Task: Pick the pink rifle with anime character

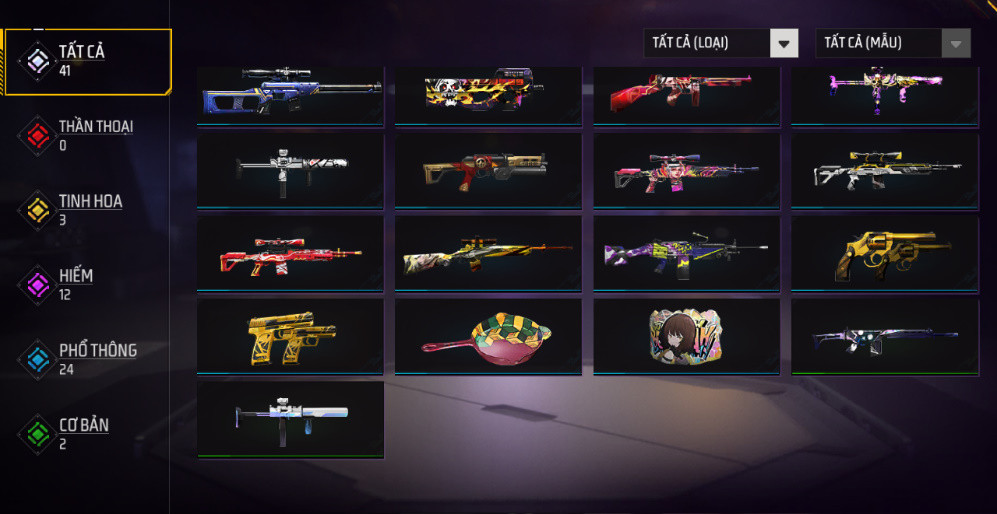Action: [x=686, y=171]
